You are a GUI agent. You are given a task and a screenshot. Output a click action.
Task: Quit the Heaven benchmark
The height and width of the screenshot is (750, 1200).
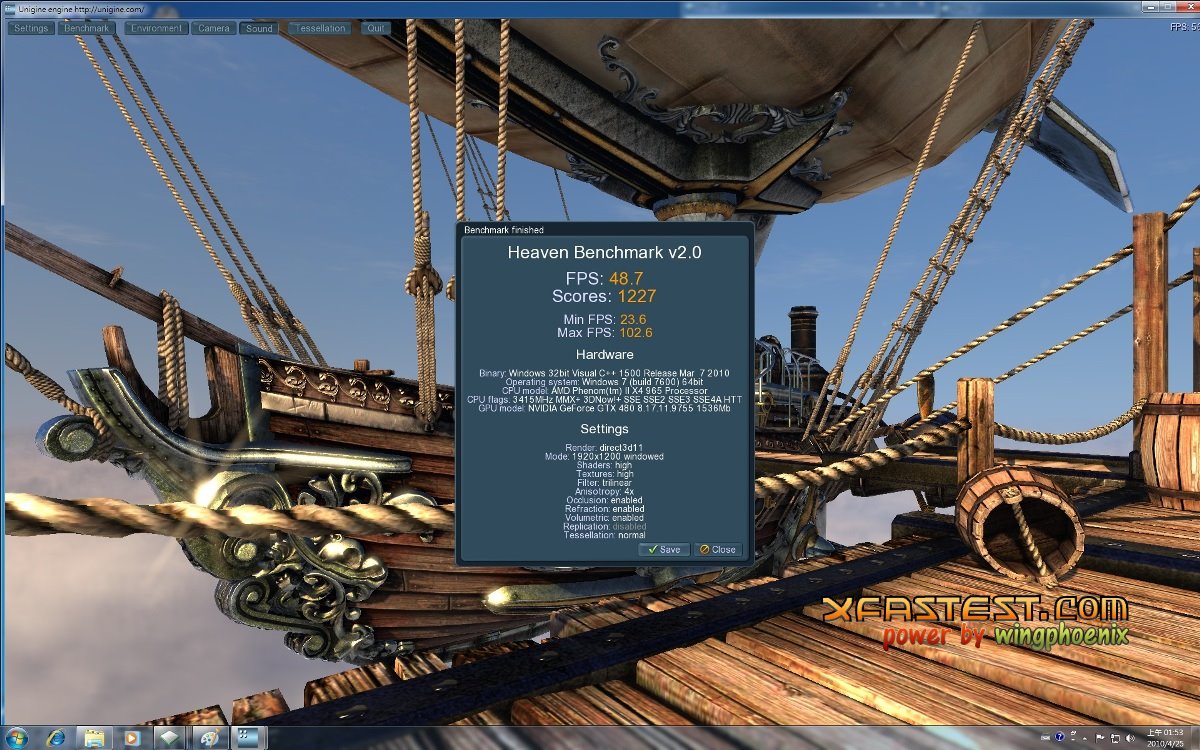(376, 28)
